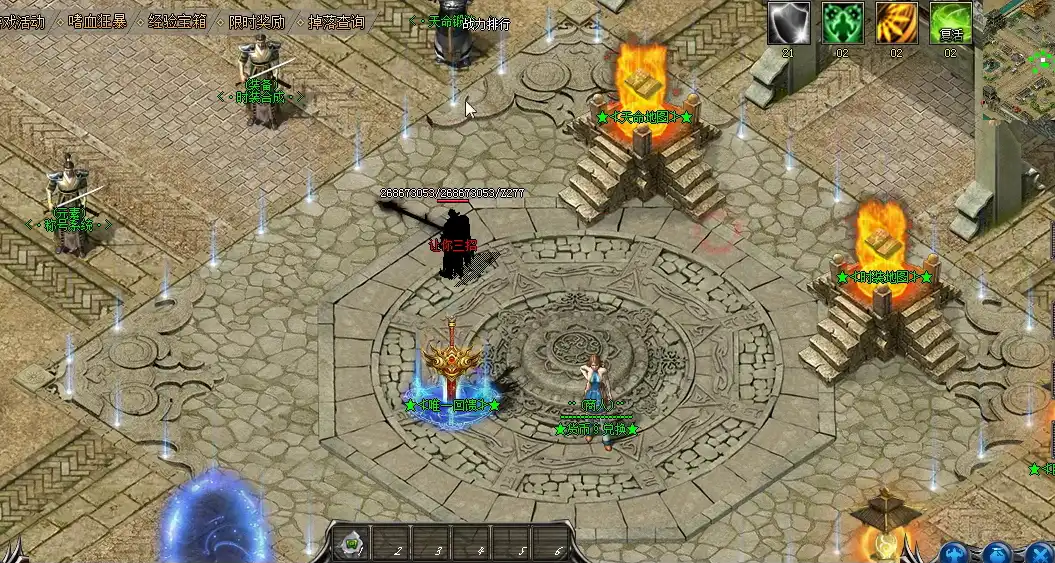Click the silver shield buff icon
Image resolution: width=1055 pixels, height=563 pixels.
[788, 23]
